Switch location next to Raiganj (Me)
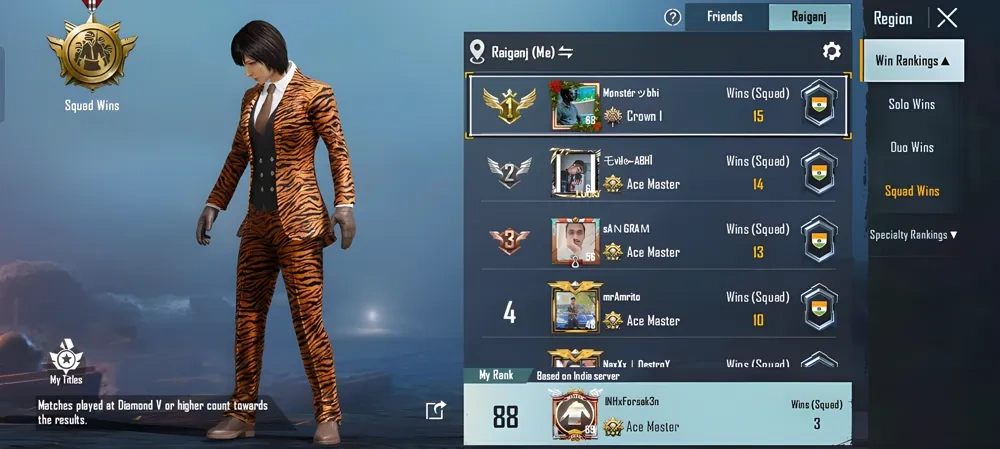This screenshot has width=1000, height=449. 566,52
